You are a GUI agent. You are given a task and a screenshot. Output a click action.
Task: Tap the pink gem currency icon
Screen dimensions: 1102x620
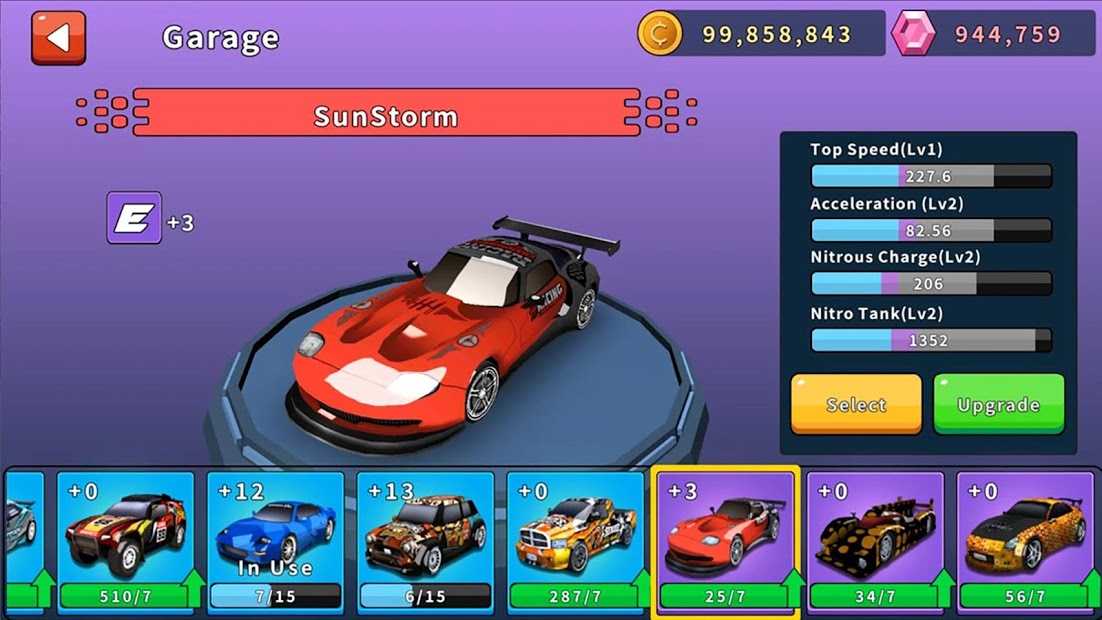[913, 34]
